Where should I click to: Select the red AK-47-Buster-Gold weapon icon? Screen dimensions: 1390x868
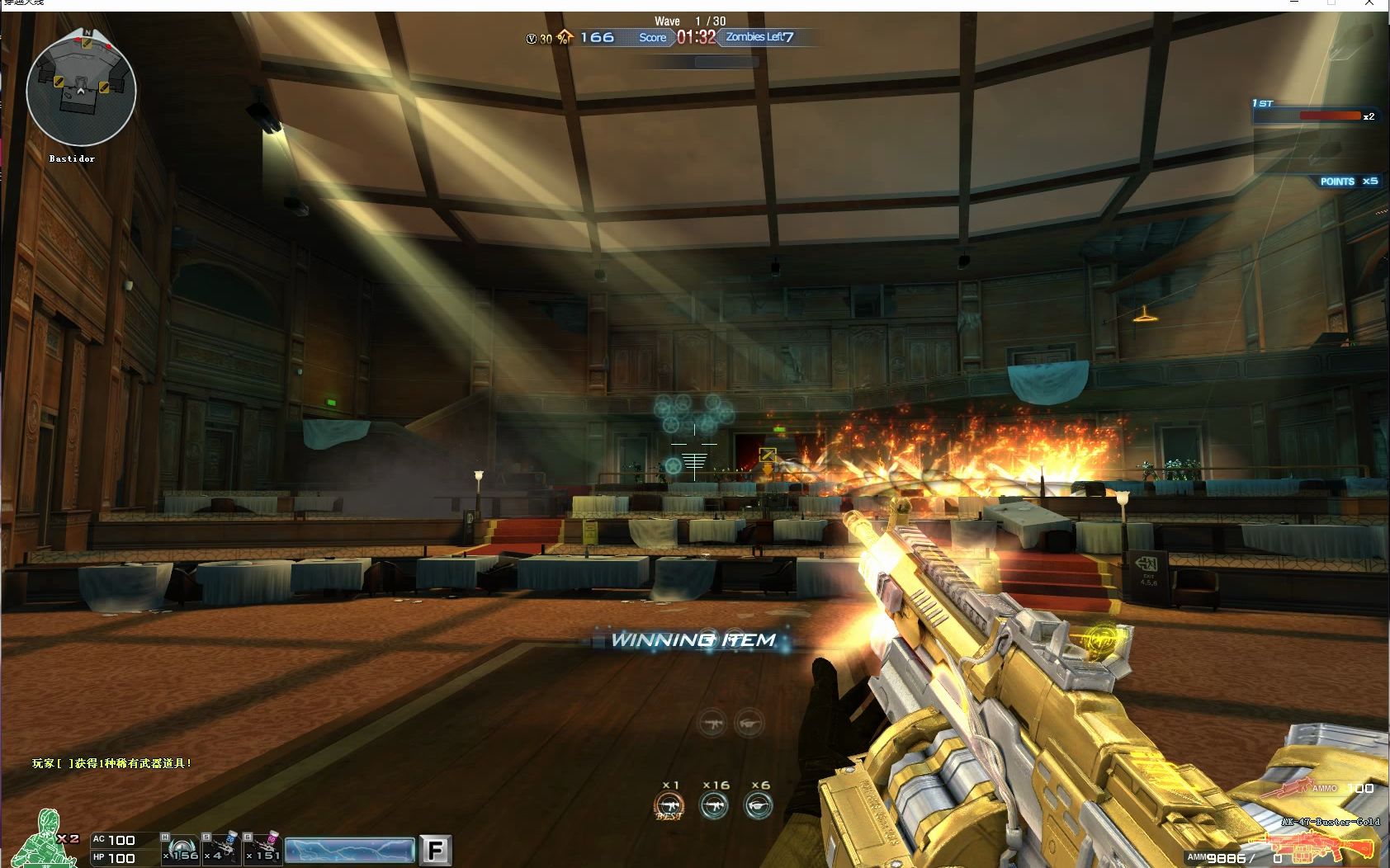(1317, 847)
